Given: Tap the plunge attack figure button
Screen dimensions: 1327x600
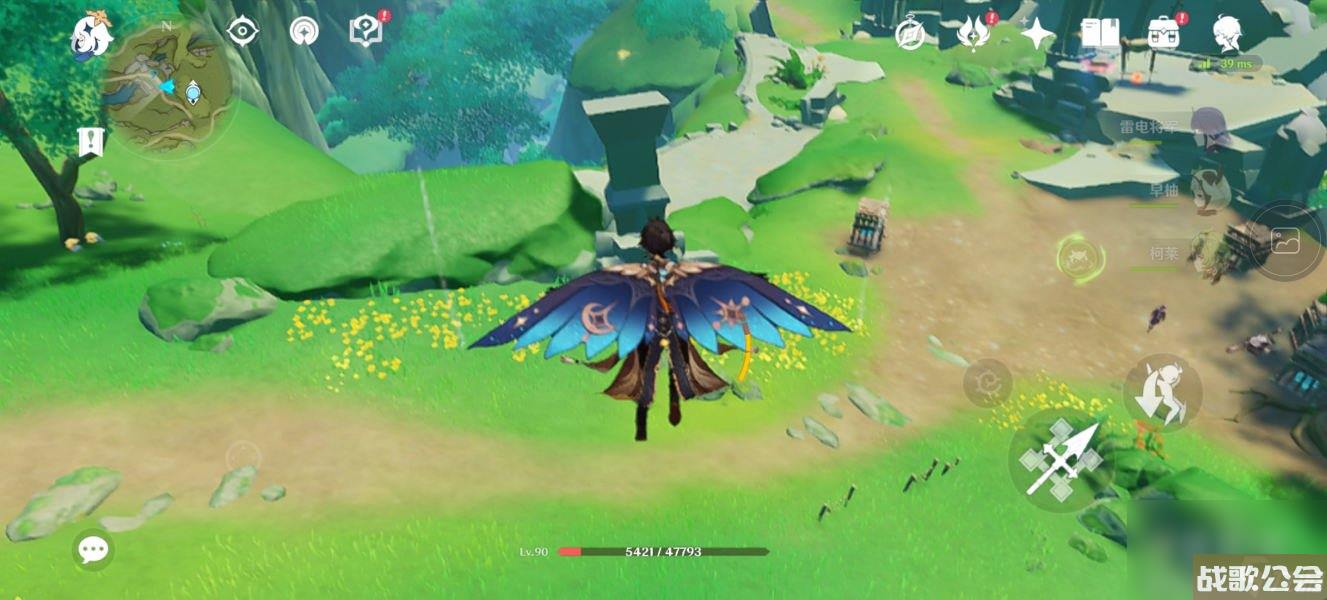Looking at the screenshot, I should pos(1163,393).
